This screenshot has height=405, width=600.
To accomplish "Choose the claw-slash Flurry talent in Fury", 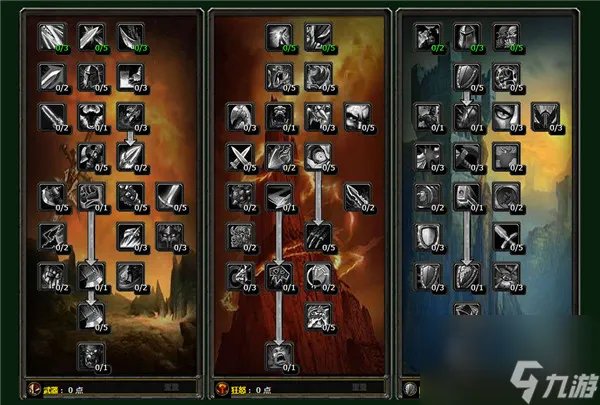I will click(318, 235).
